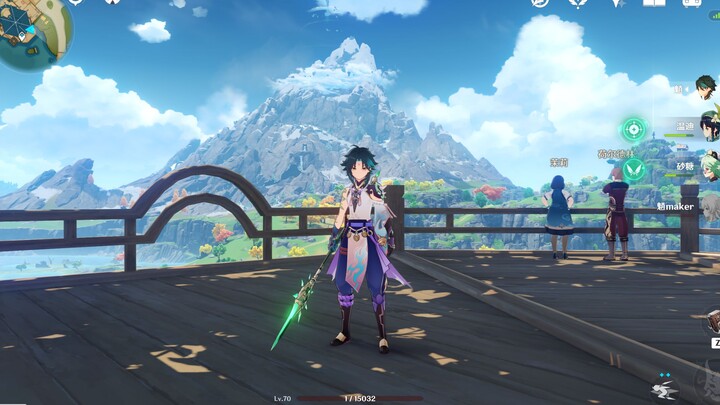Tap the sprint dash icon
720x405 pixels.
point(664,389)
